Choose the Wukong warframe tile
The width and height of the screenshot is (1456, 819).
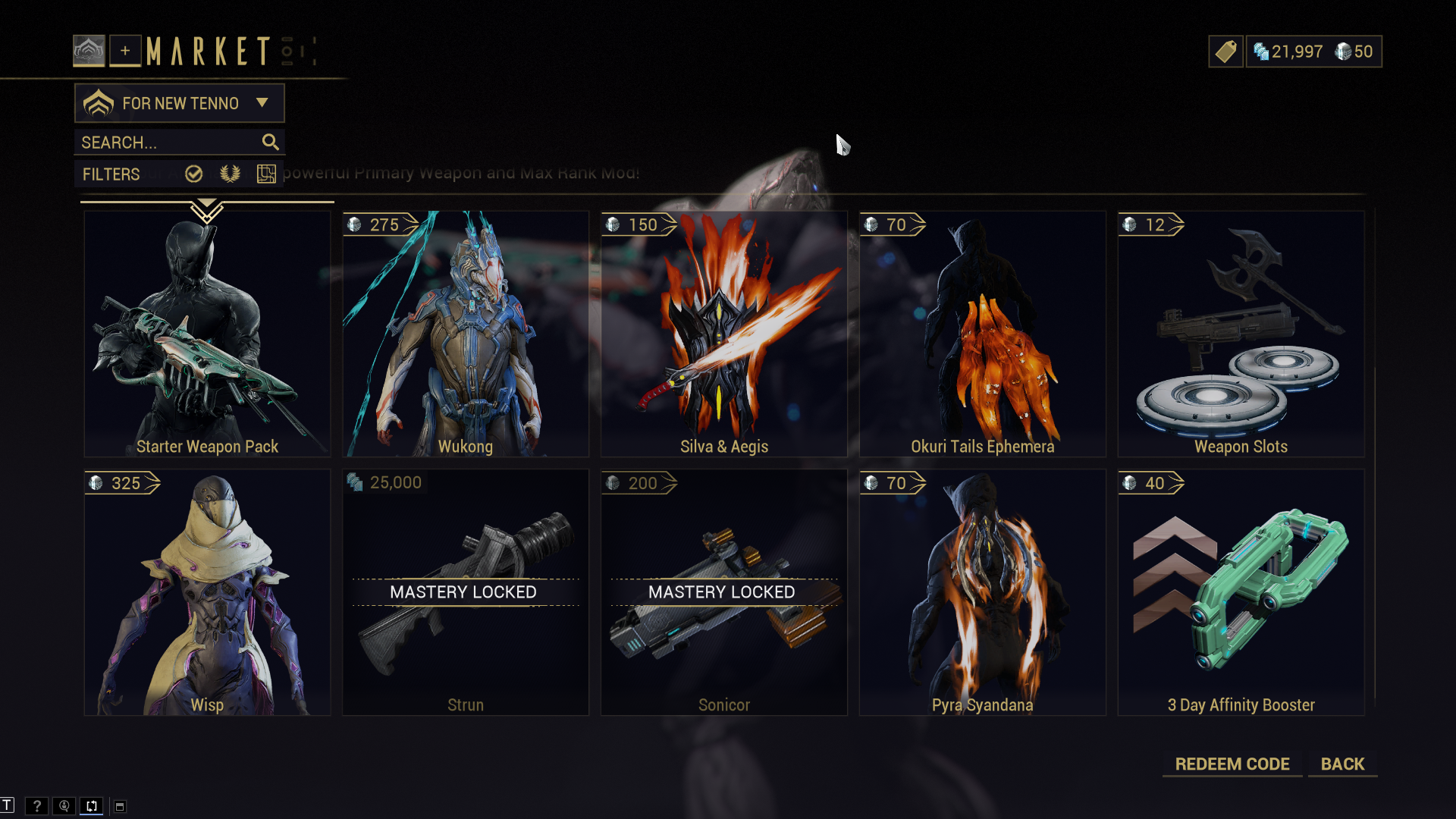coord(466,334)
